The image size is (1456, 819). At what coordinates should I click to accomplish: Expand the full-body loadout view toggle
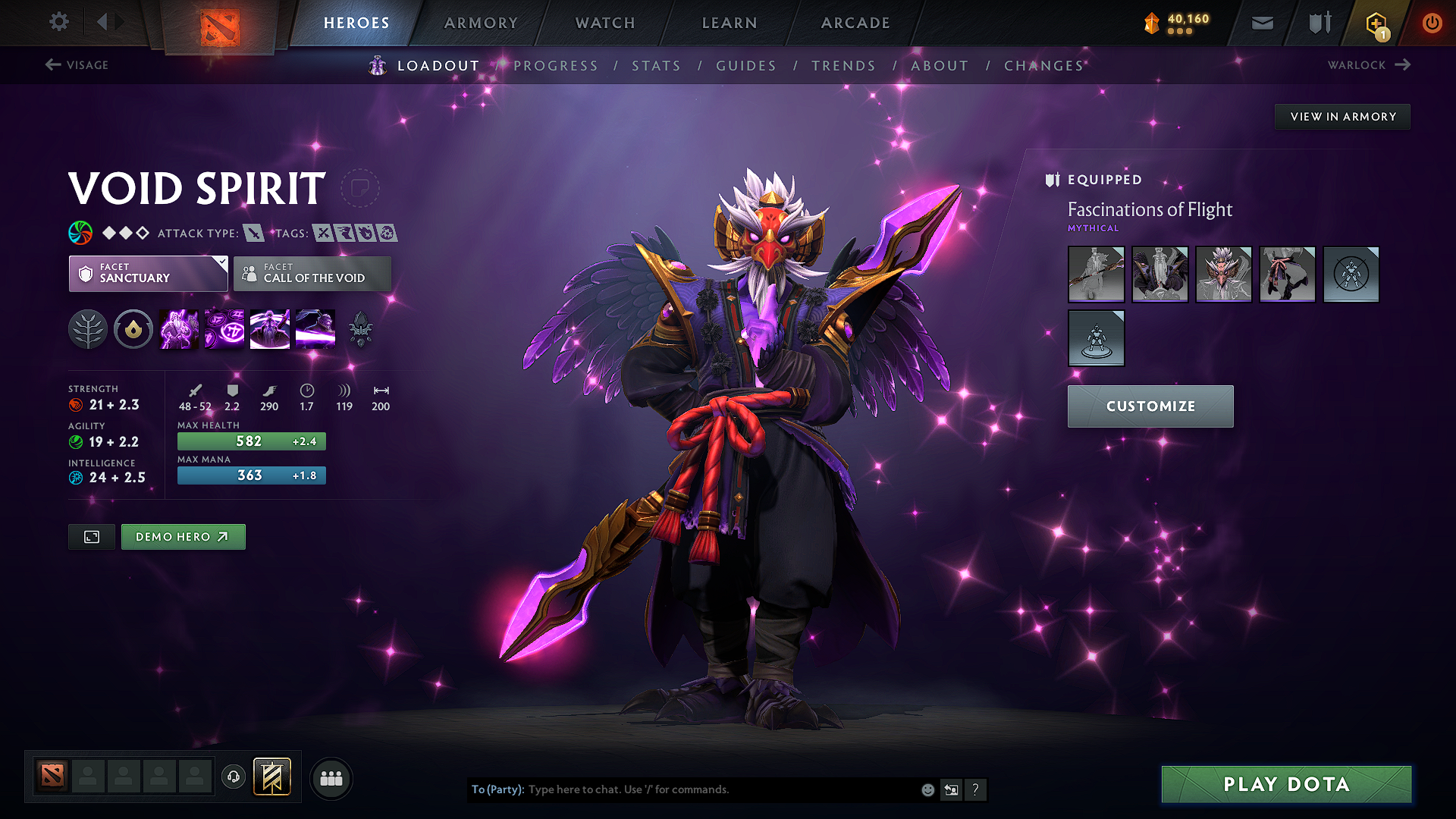(91, 536)
